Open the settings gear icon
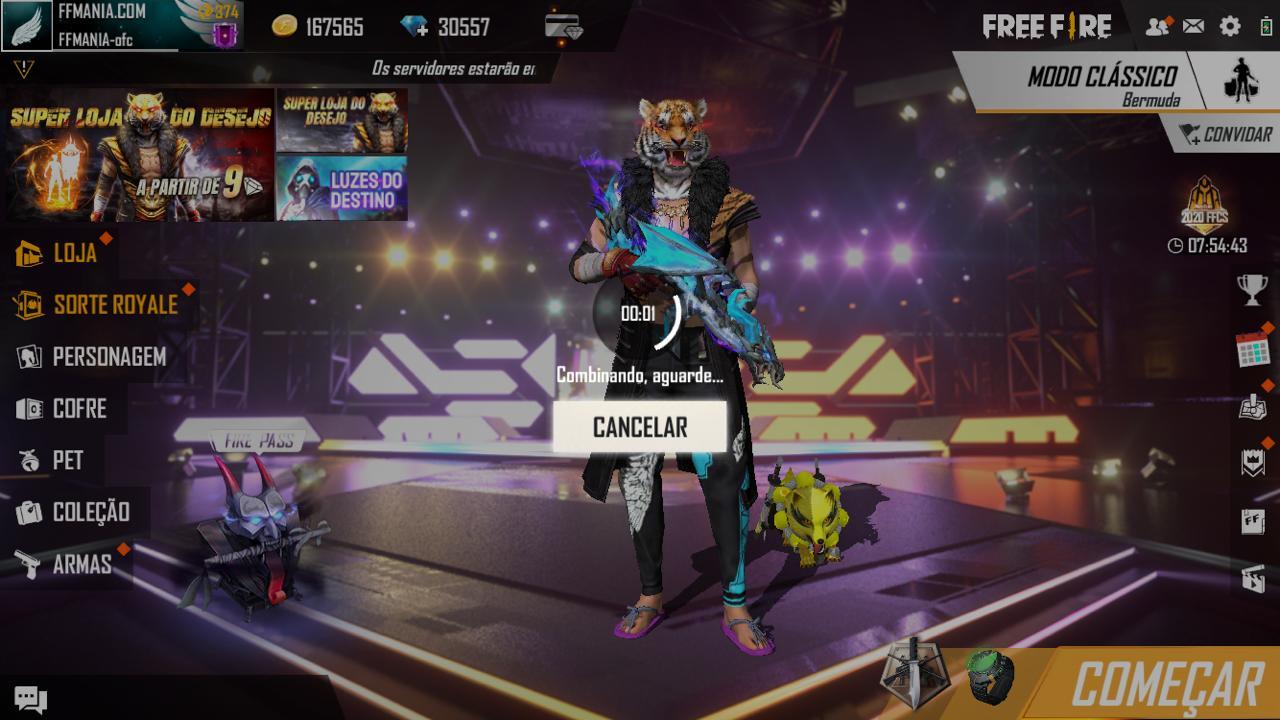The height and width of the screenshot is (720, 1280). coord(1230,27)
